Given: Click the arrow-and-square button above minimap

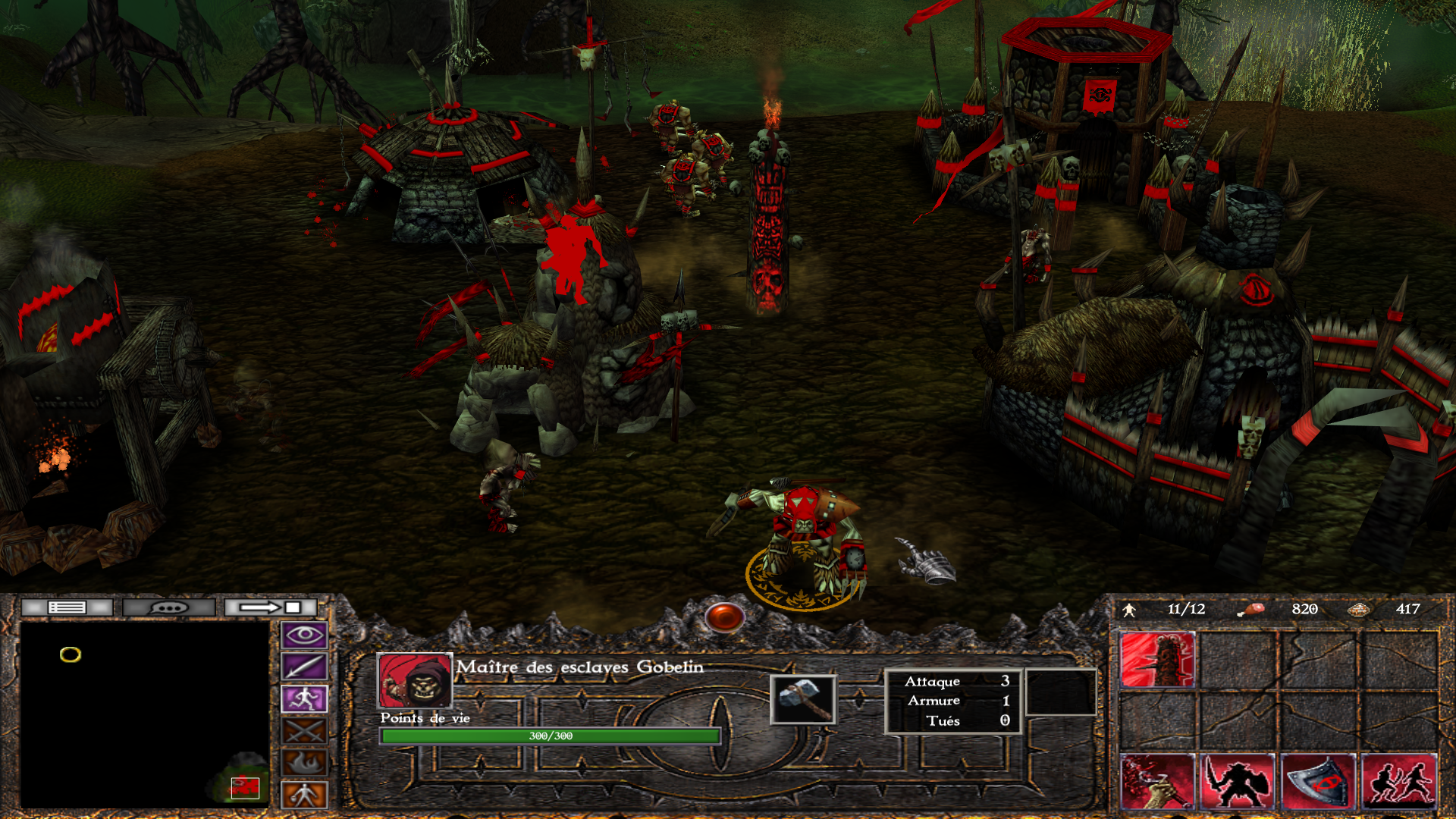Looking at the screenshot, I should pyautogui.click(x=271, y=607).
